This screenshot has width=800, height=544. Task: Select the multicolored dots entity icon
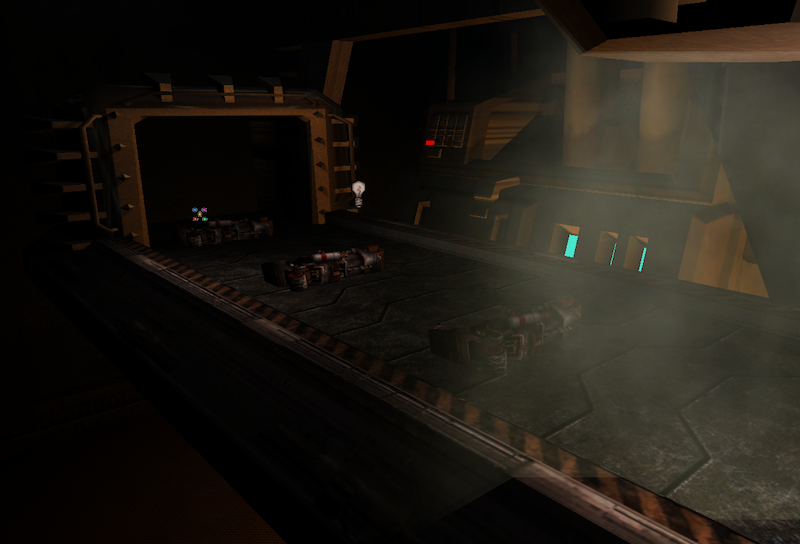tap(199, 214)
